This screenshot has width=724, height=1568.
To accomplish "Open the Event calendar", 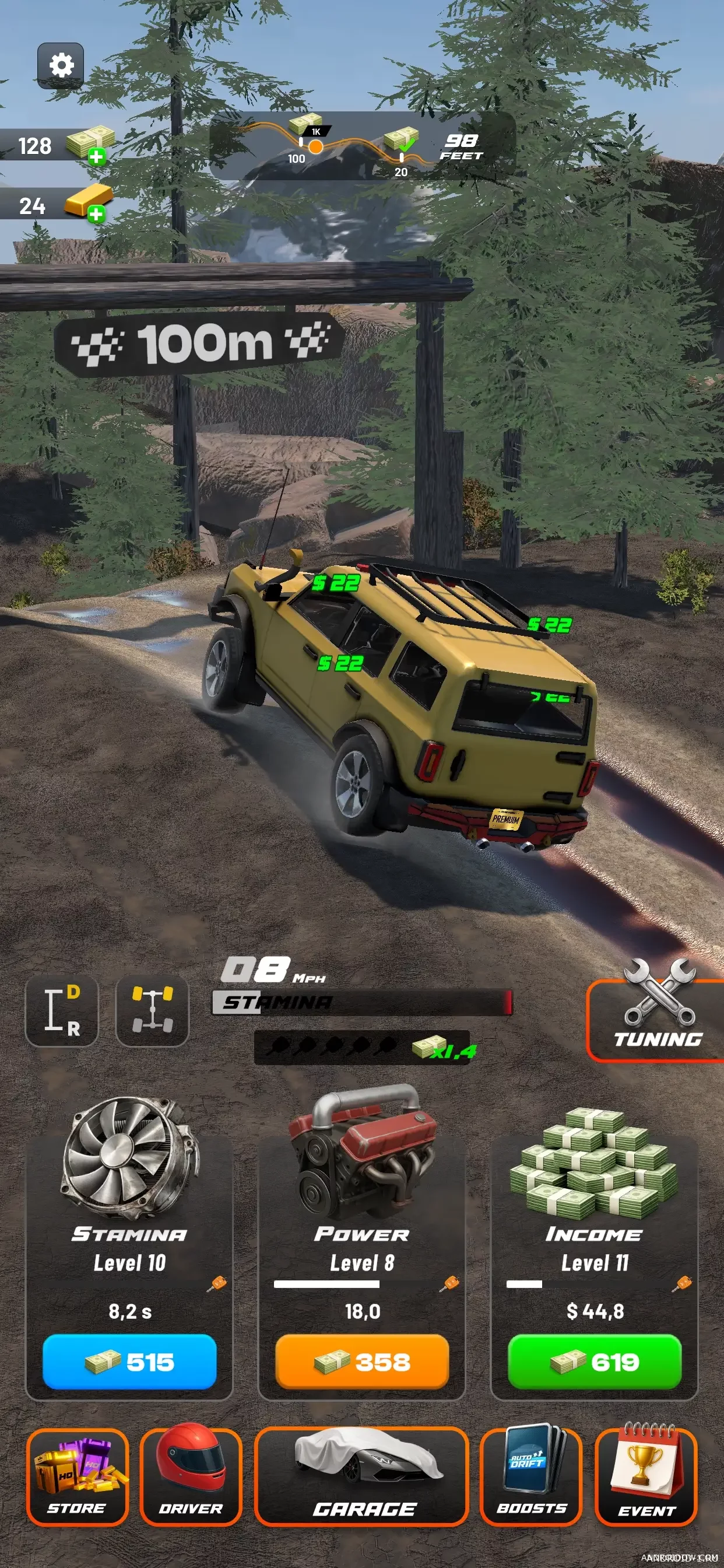I will click(x=646, y=1476).
